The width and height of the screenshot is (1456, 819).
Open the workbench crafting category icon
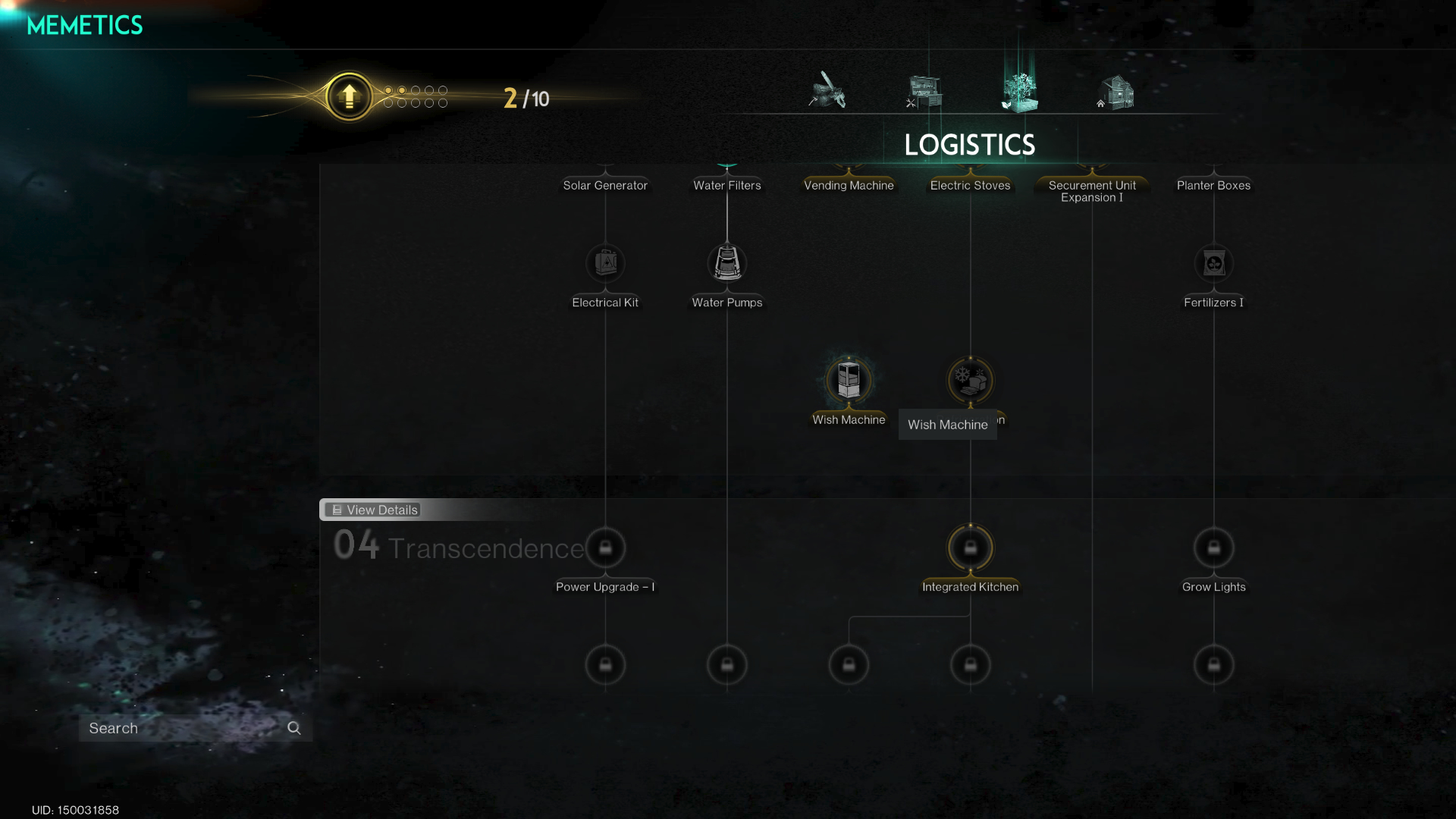pyautogui.click(x=924, y=91)
